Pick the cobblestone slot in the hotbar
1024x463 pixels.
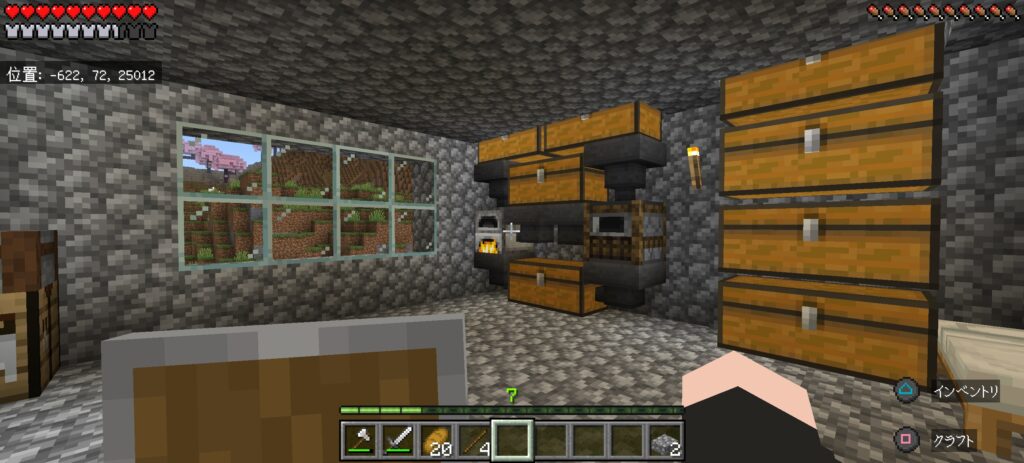pos(665,440)
